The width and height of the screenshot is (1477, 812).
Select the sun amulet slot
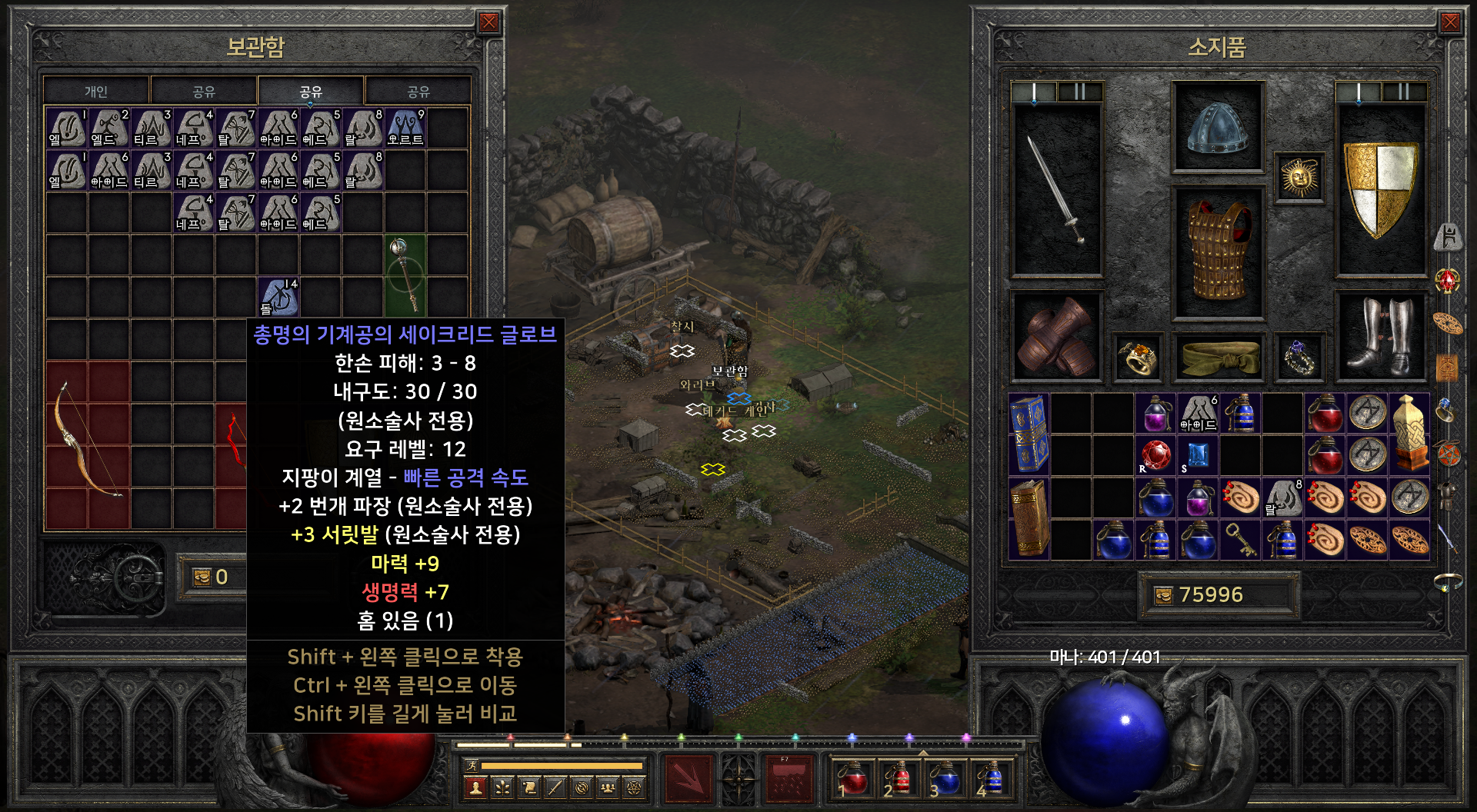pyautogui.click(x=1299, y=178)
